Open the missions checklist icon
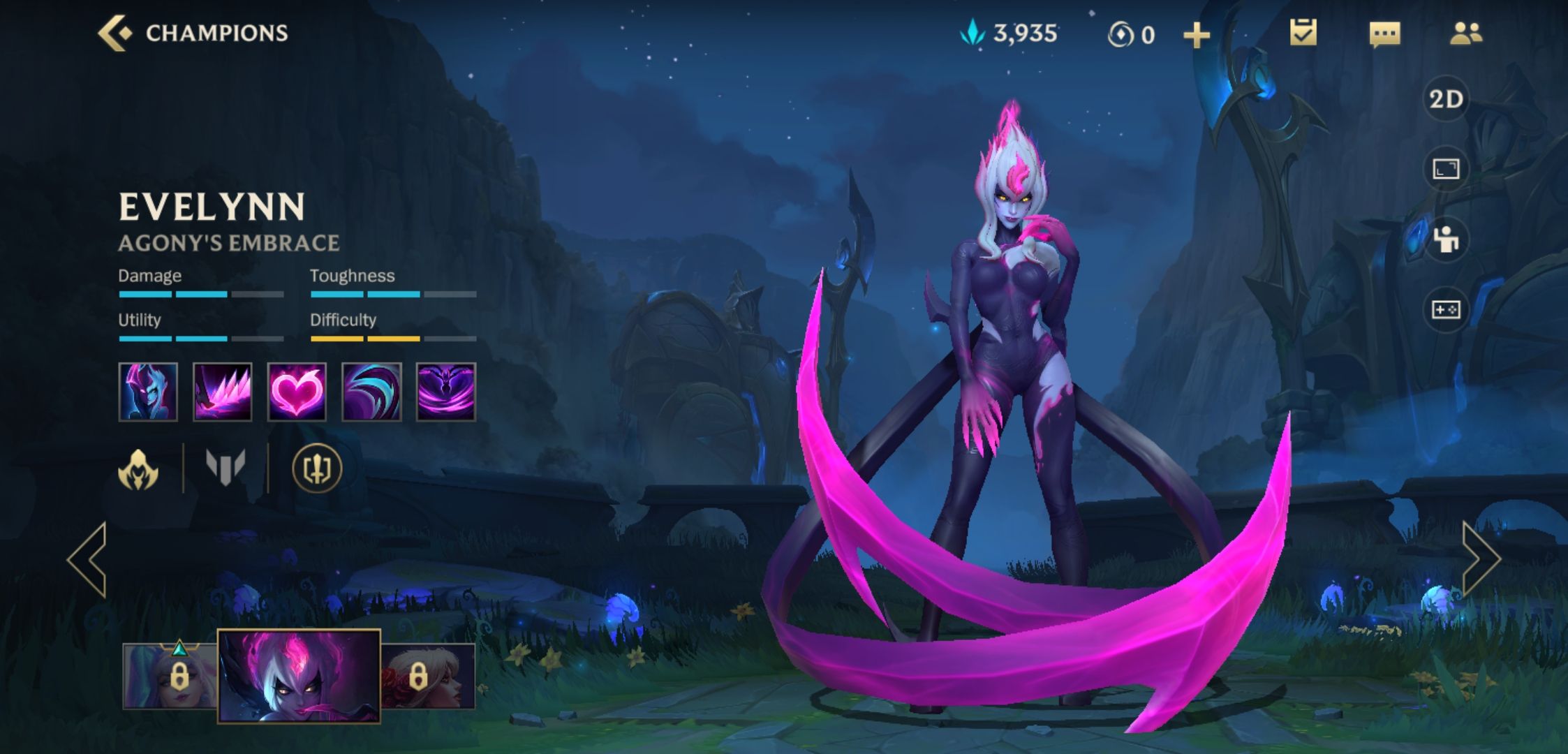 [1303, 34]
